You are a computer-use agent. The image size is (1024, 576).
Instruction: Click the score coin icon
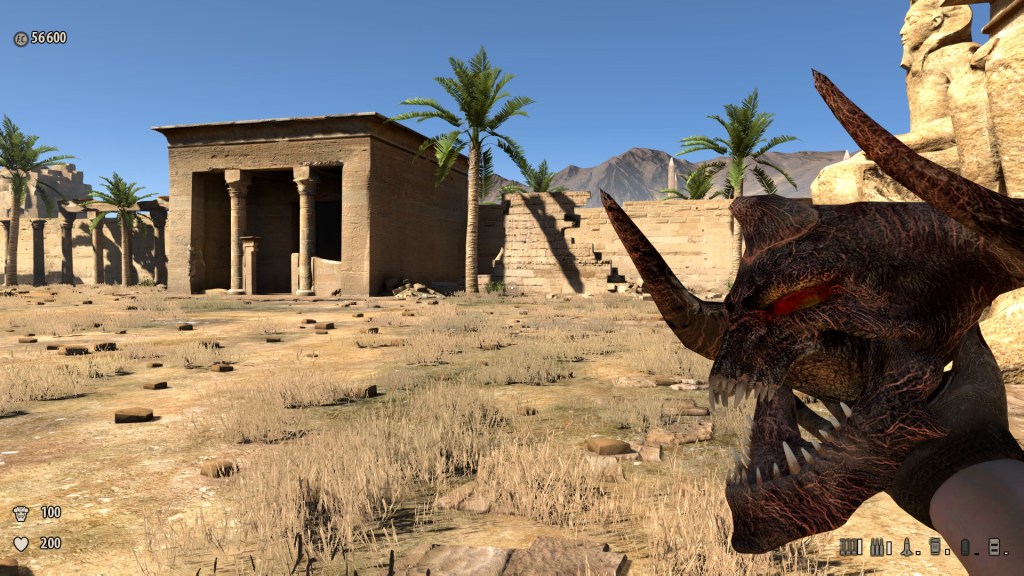click(x=20, y=38)
